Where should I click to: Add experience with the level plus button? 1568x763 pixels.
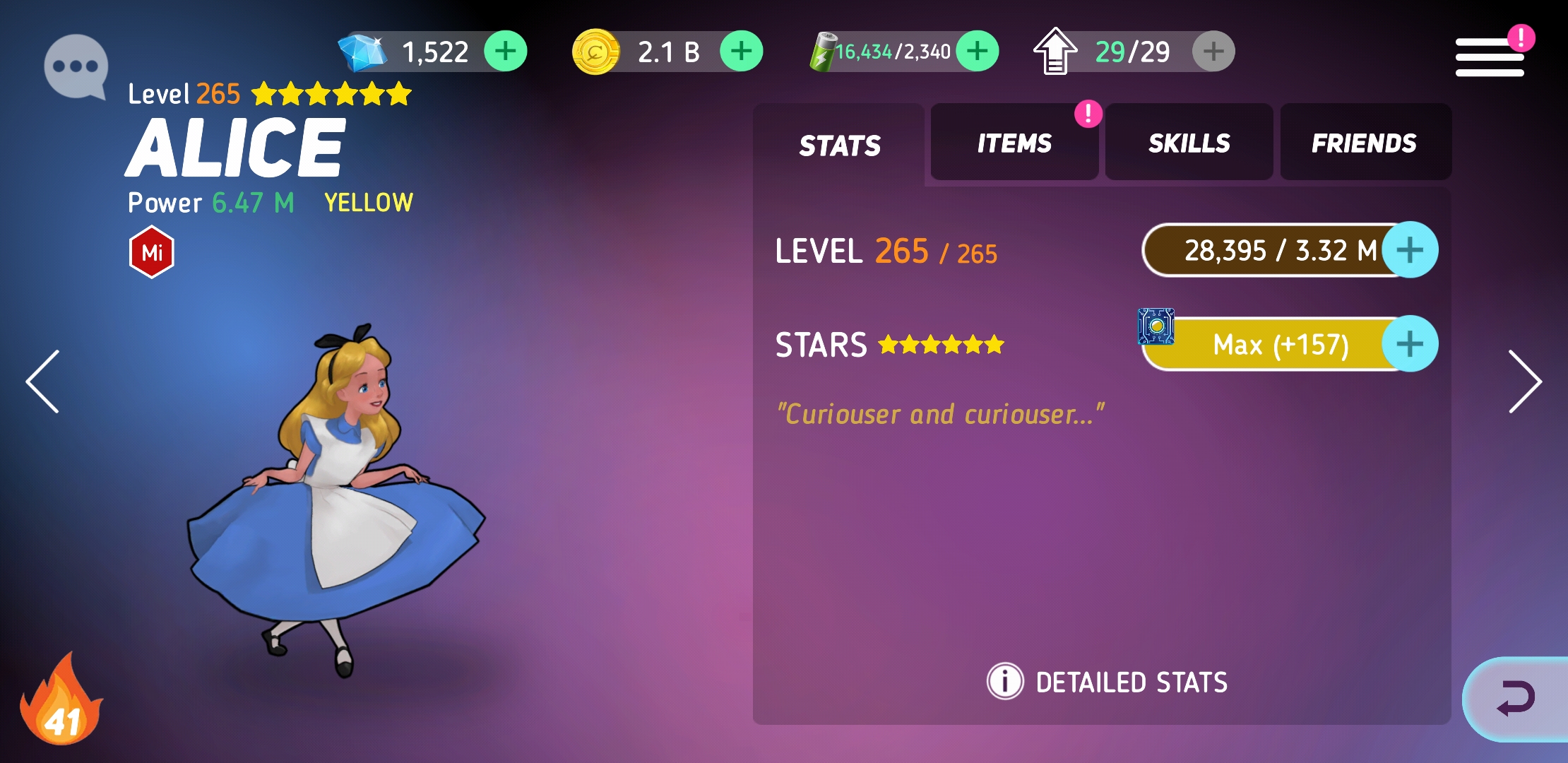[x=1410, y=250]
